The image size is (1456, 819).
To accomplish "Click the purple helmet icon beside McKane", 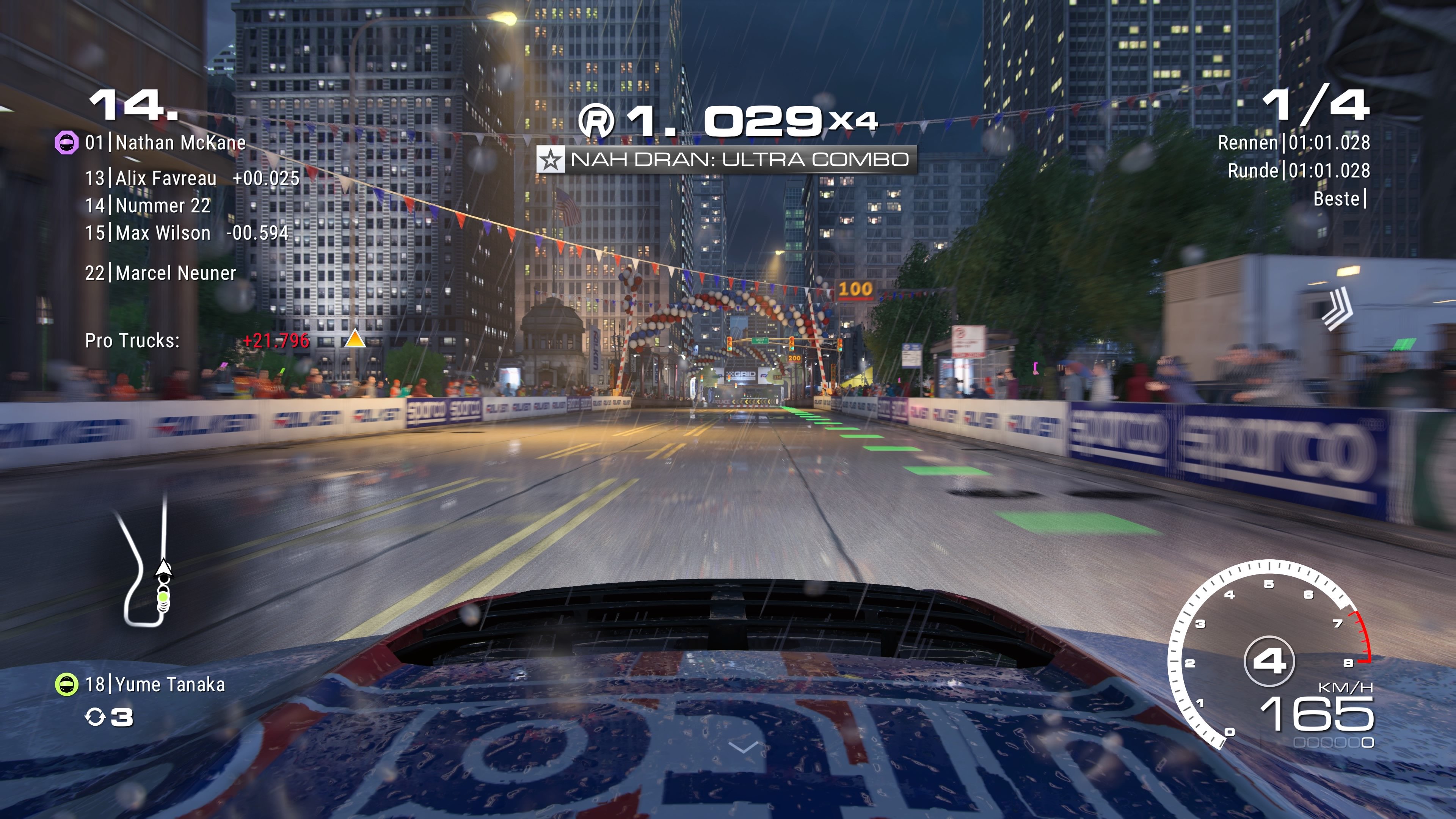I will (x=66, y=143).
